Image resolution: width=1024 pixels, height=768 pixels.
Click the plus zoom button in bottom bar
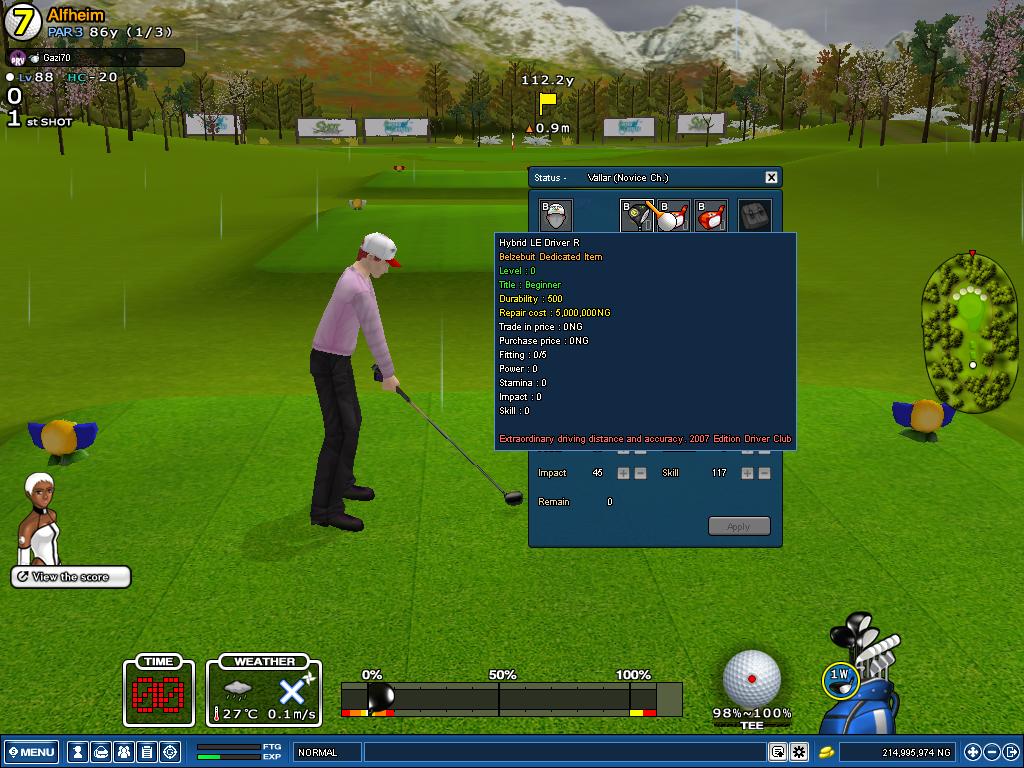pos(972,752)
